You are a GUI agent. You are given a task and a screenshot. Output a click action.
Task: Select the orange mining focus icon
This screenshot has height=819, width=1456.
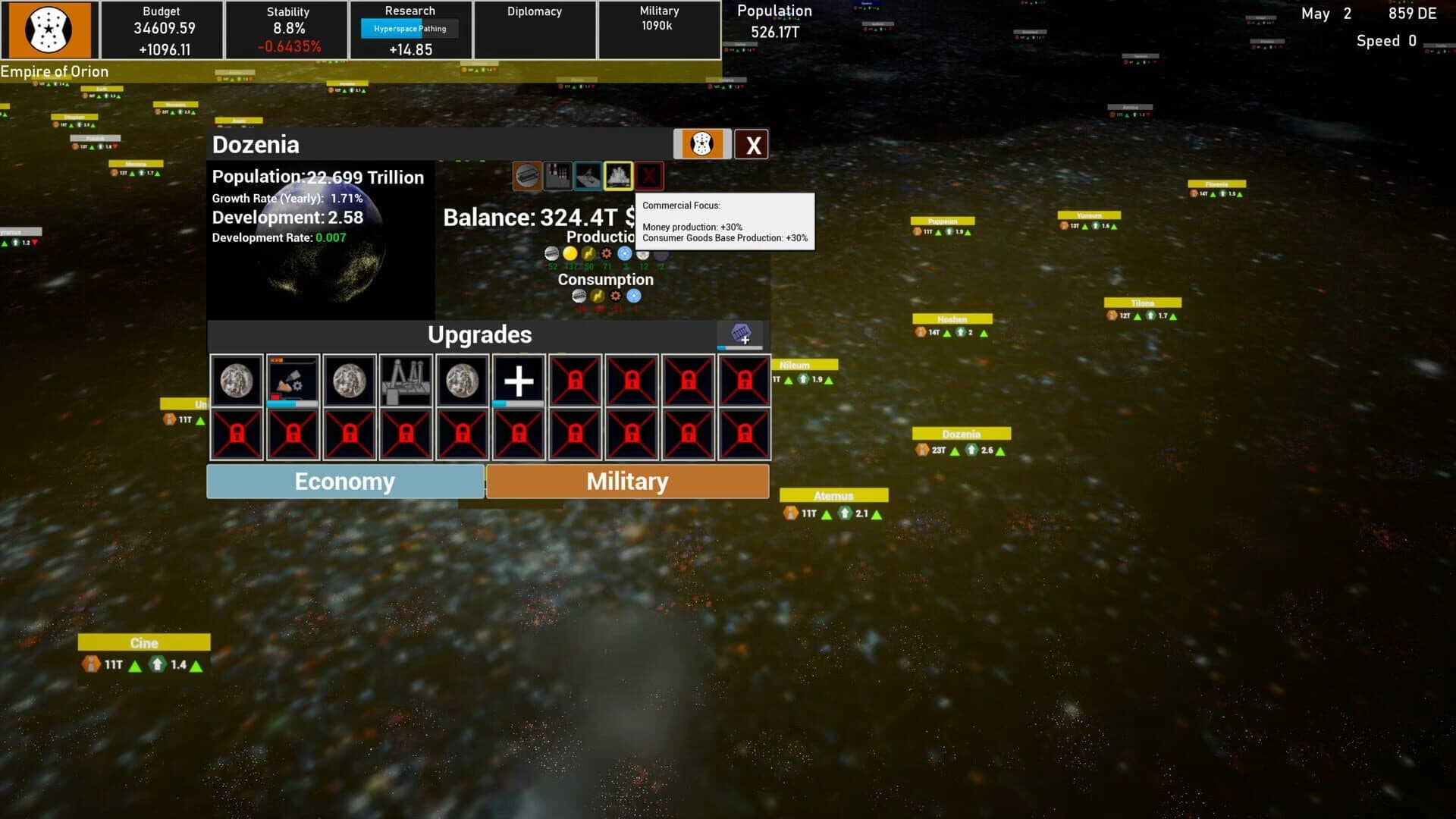click(x=527, y=176)
